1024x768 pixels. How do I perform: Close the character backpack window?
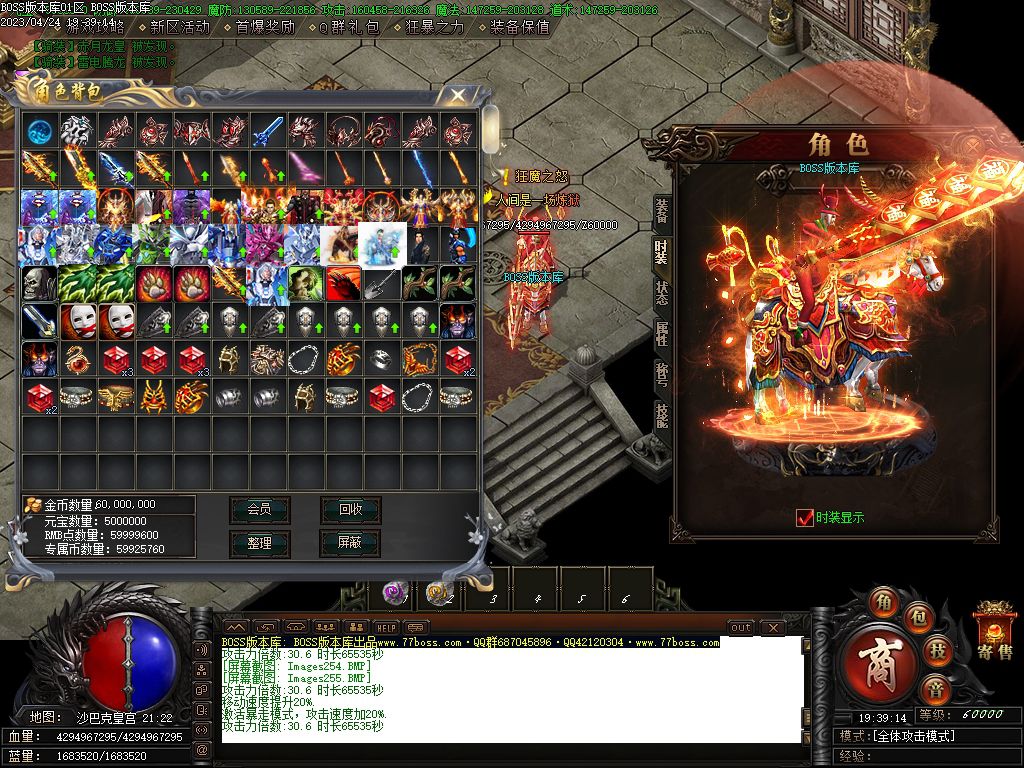pyautogui.click(x=457, y=95)
